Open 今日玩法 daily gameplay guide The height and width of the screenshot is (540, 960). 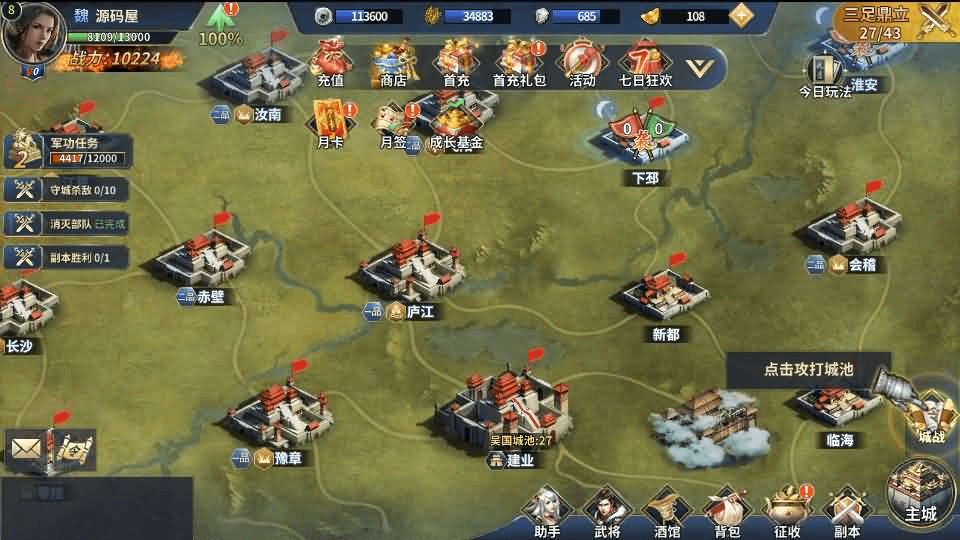click(x=824, y=75)
